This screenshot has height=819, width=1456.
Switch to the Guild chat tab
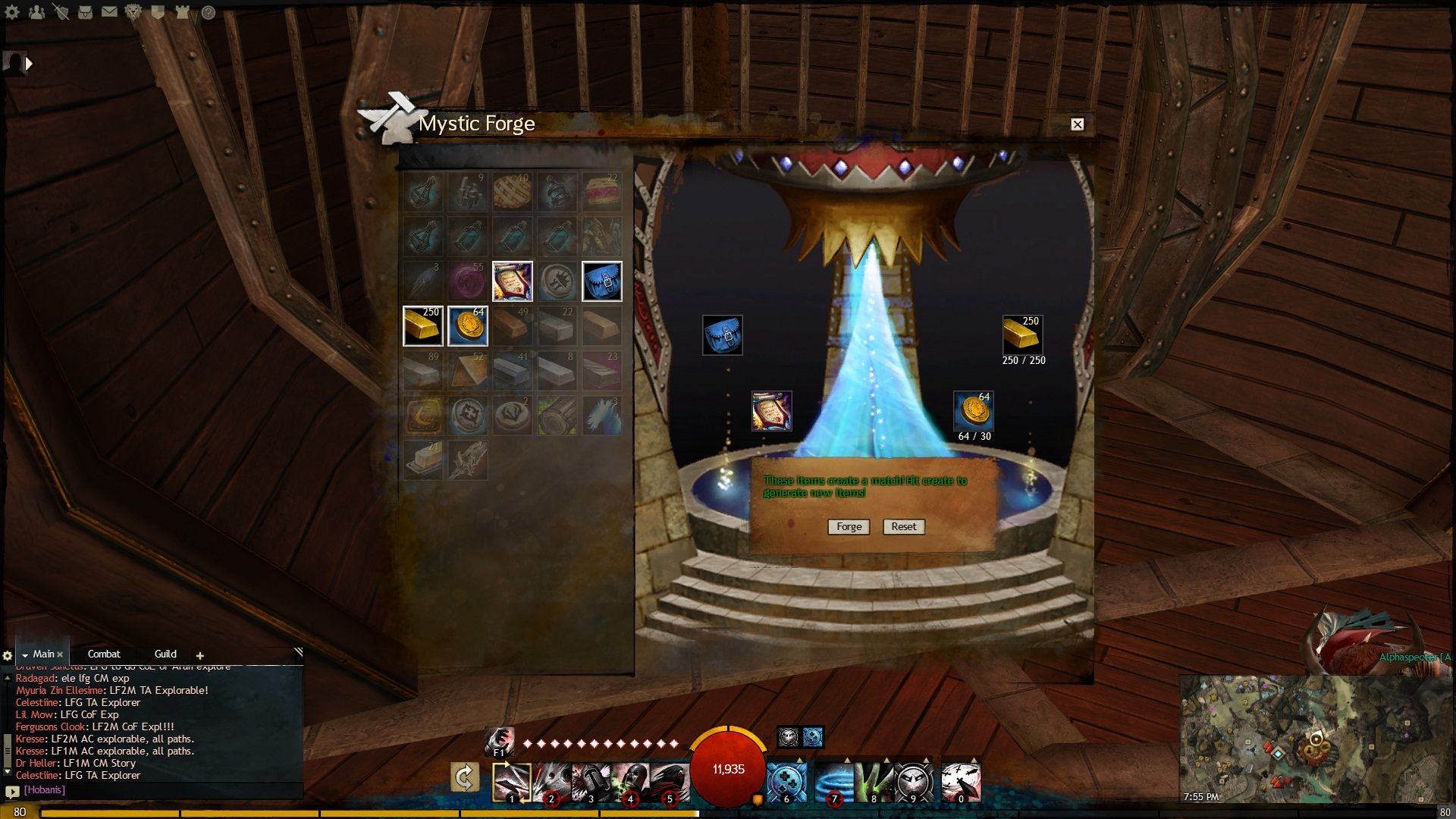click(x=165, y=654)
